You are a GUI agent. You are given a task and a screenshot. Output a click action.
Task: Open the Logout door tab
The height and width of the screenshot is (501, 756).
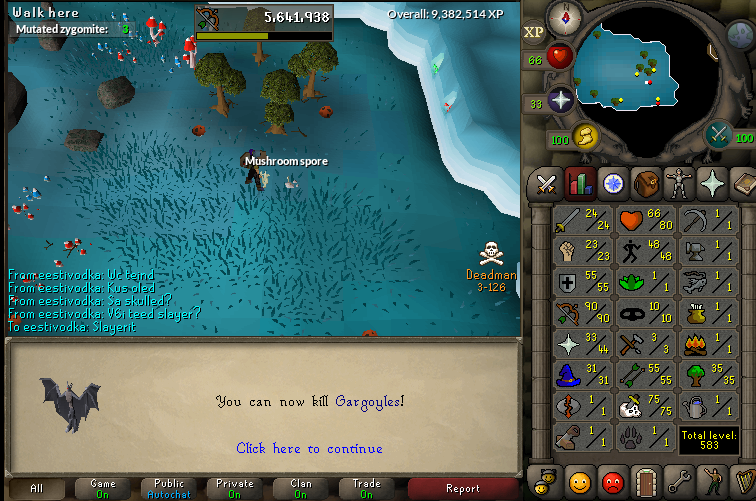pyautogui.click(x=645, y=478)
